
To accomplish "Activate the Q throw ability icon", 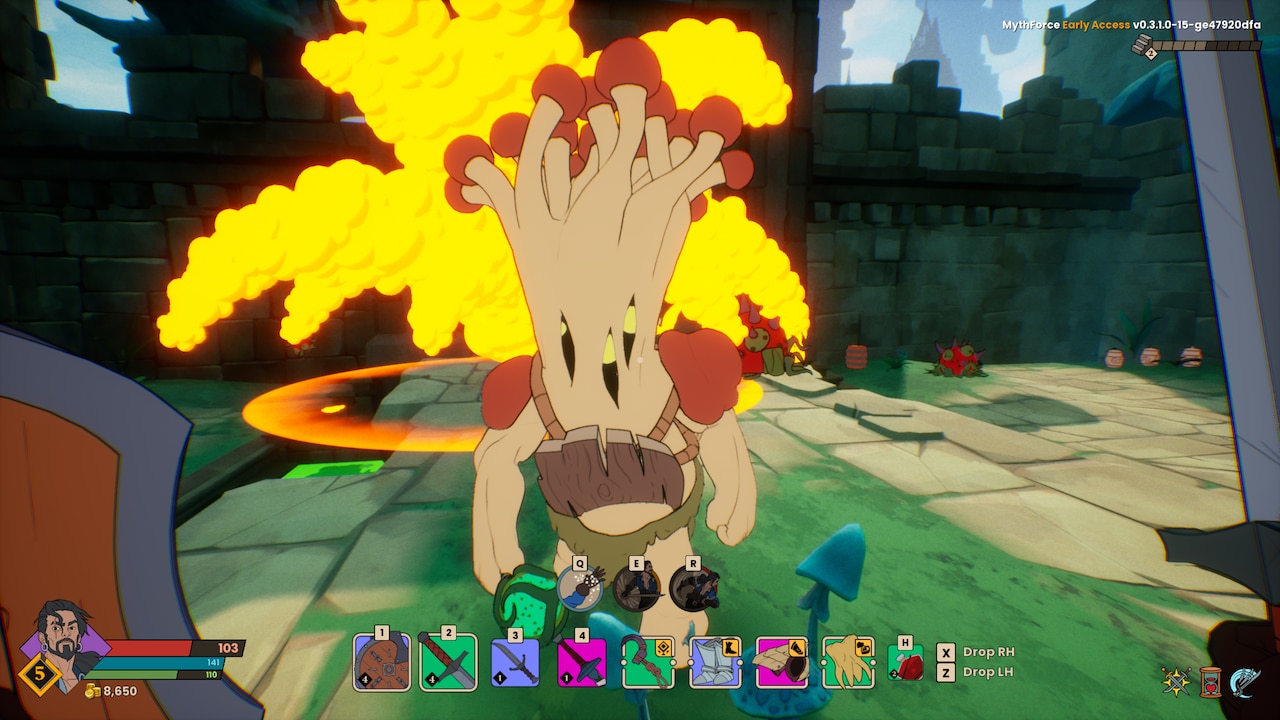I will click(580, 588).
